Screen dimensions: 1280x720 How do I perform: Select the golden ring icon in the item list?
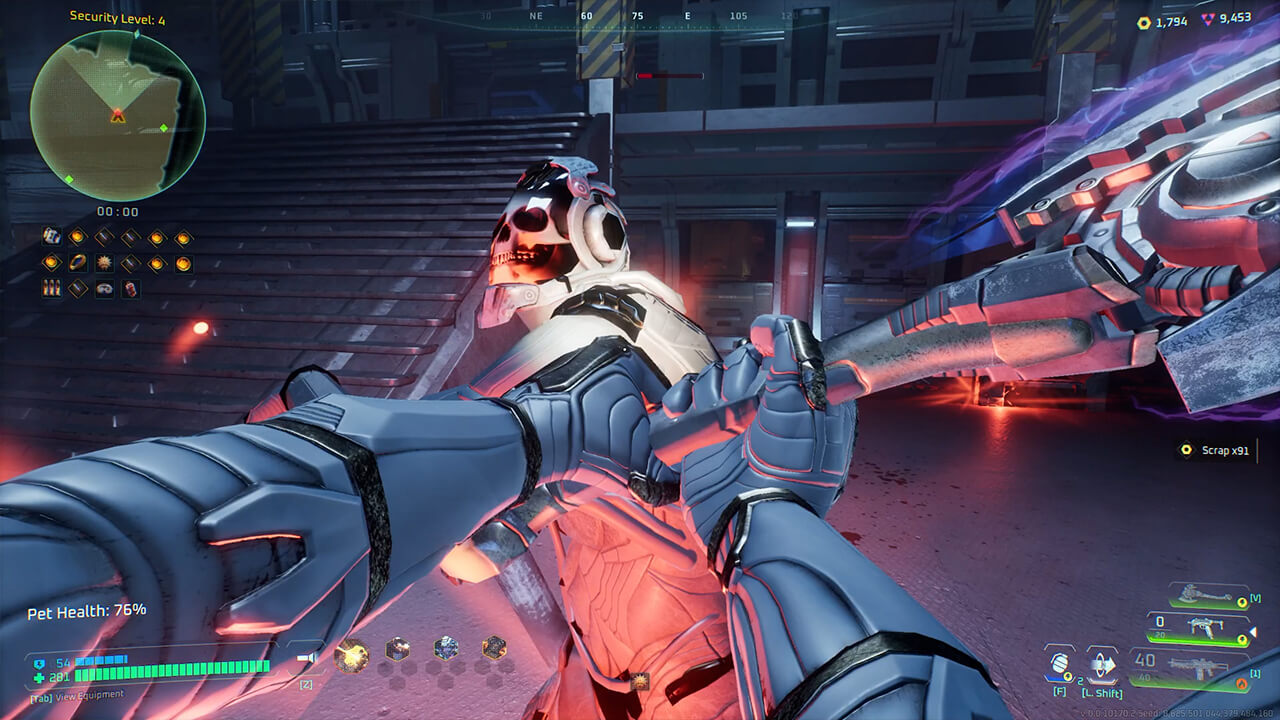click(x=78, y=262)
